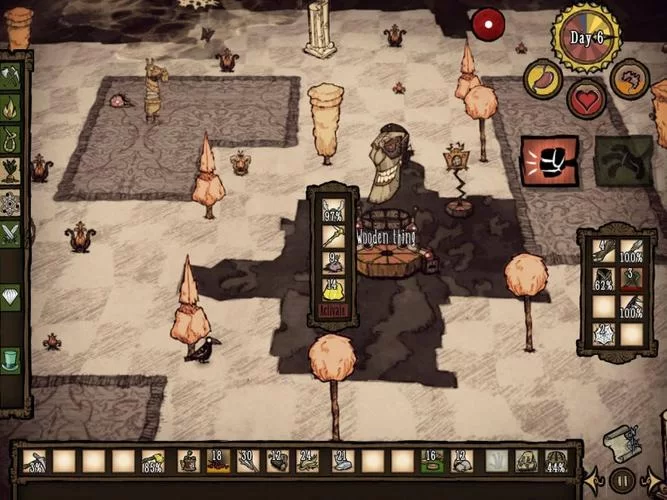
Task: Pause the game with the pause button
Action: click(x=622, y=480)
